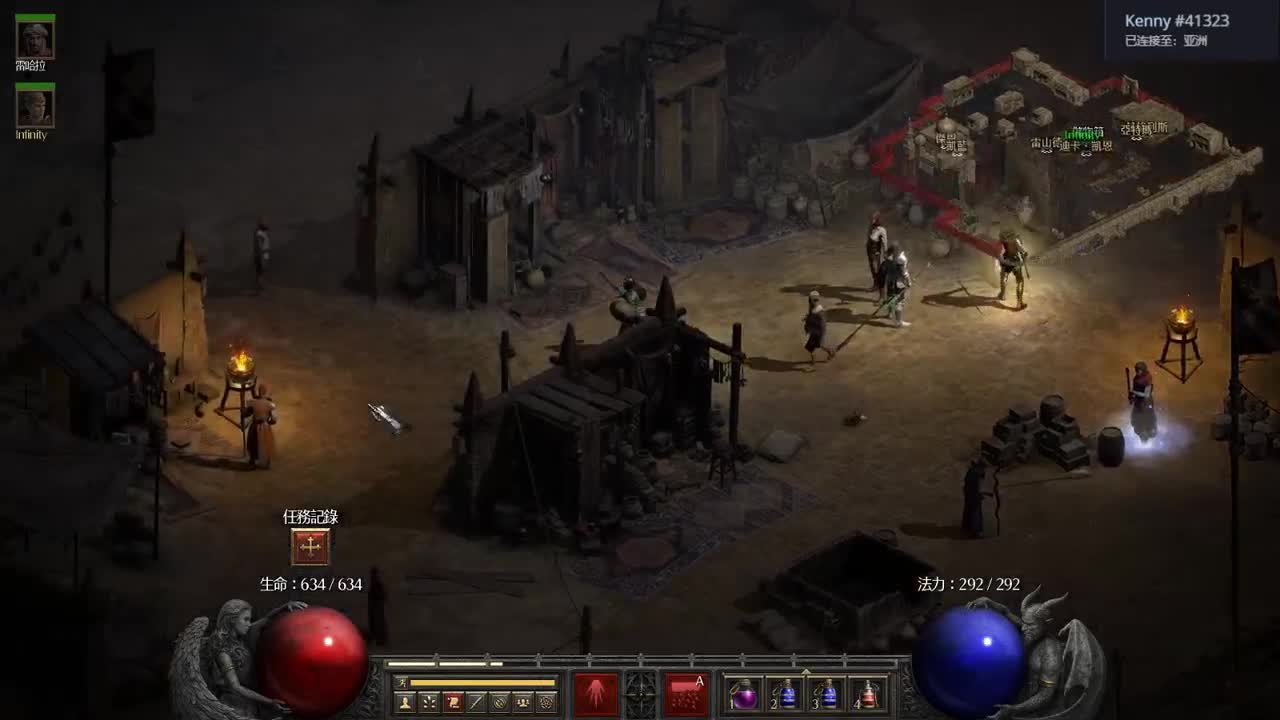
Task: Expand the potion belt with the up arrow
Action: tap(806, 671)
